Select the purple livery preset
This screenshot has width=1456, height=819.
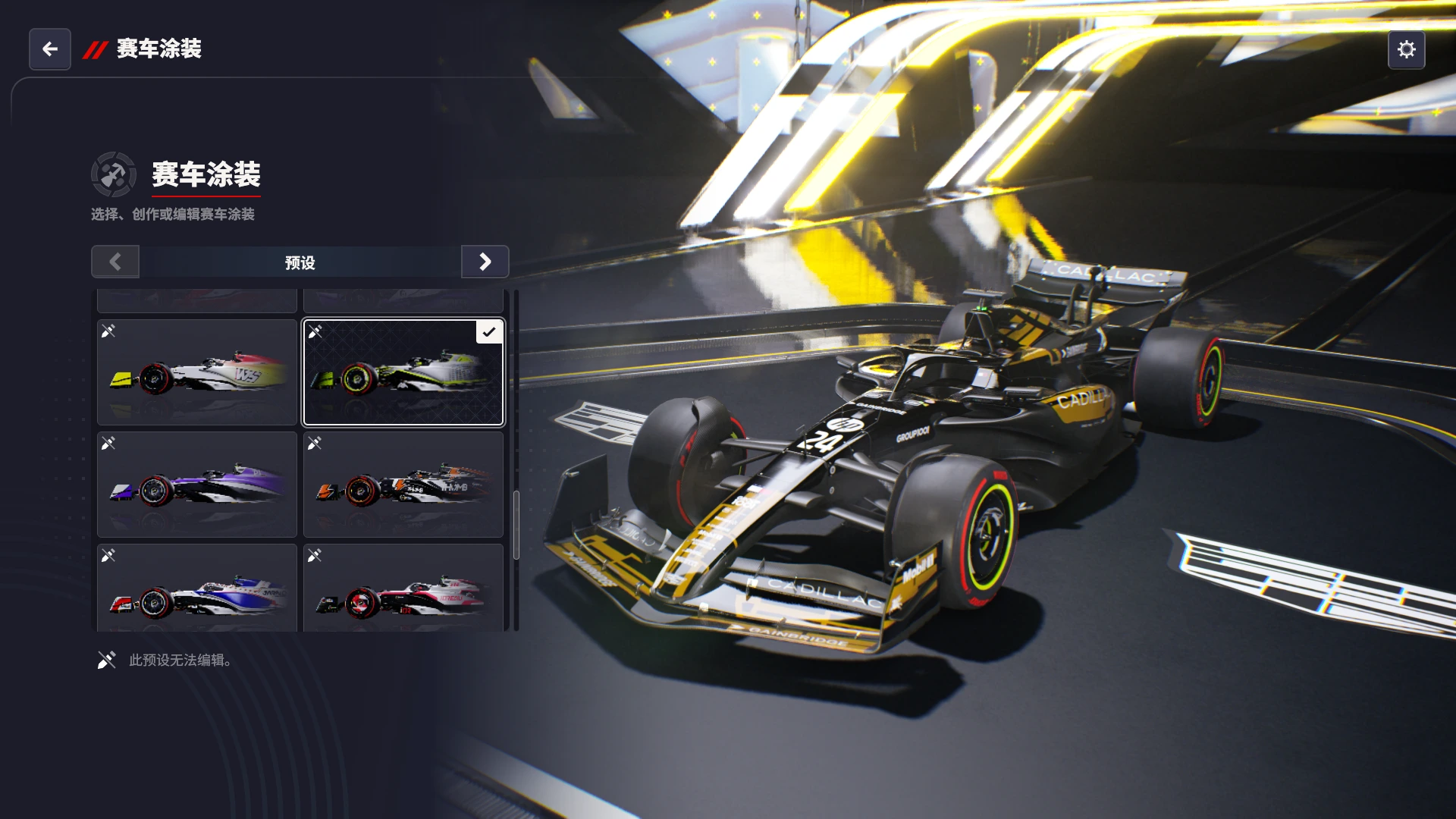[196, 485]
